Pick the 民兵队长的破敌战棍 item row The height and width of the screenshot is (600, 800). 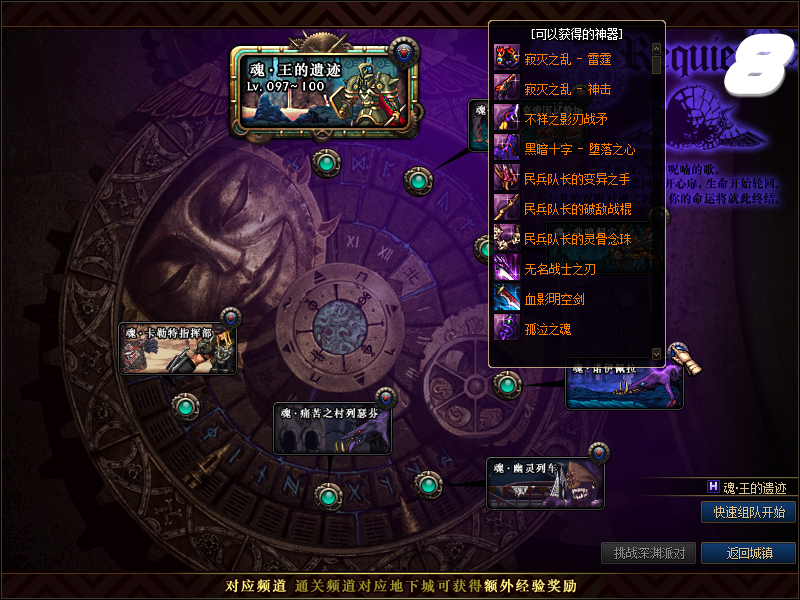(577, 209)
